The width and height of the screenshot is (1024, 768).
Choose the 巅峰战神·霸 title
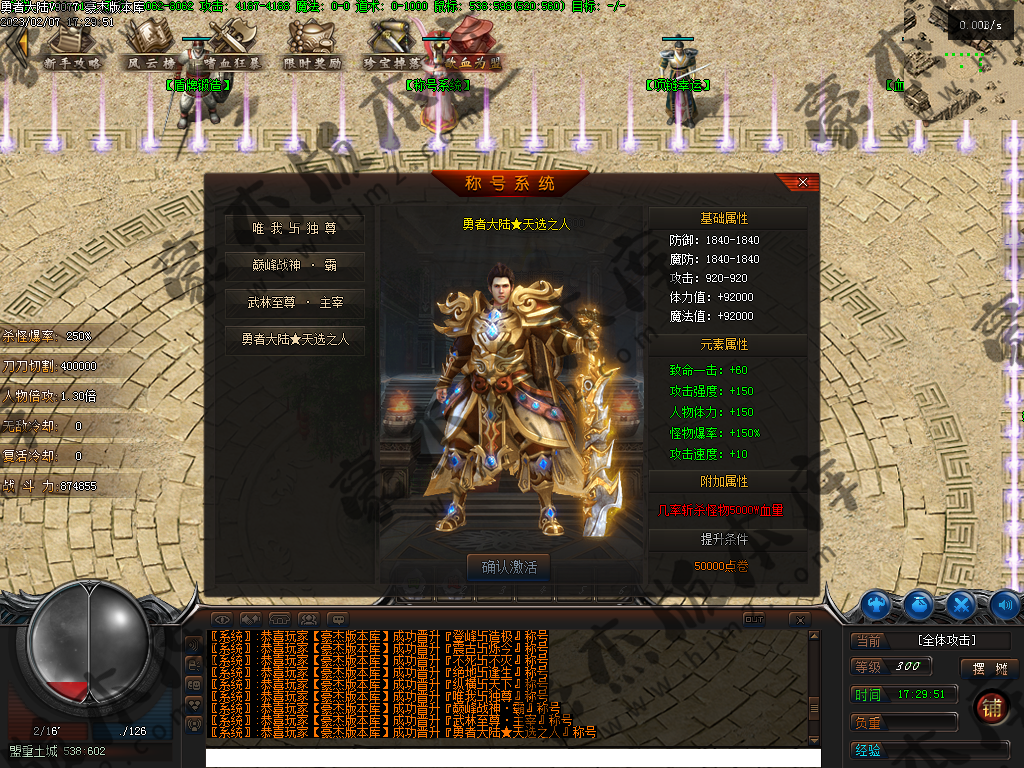pyautogui.click(x=294, y=266)
